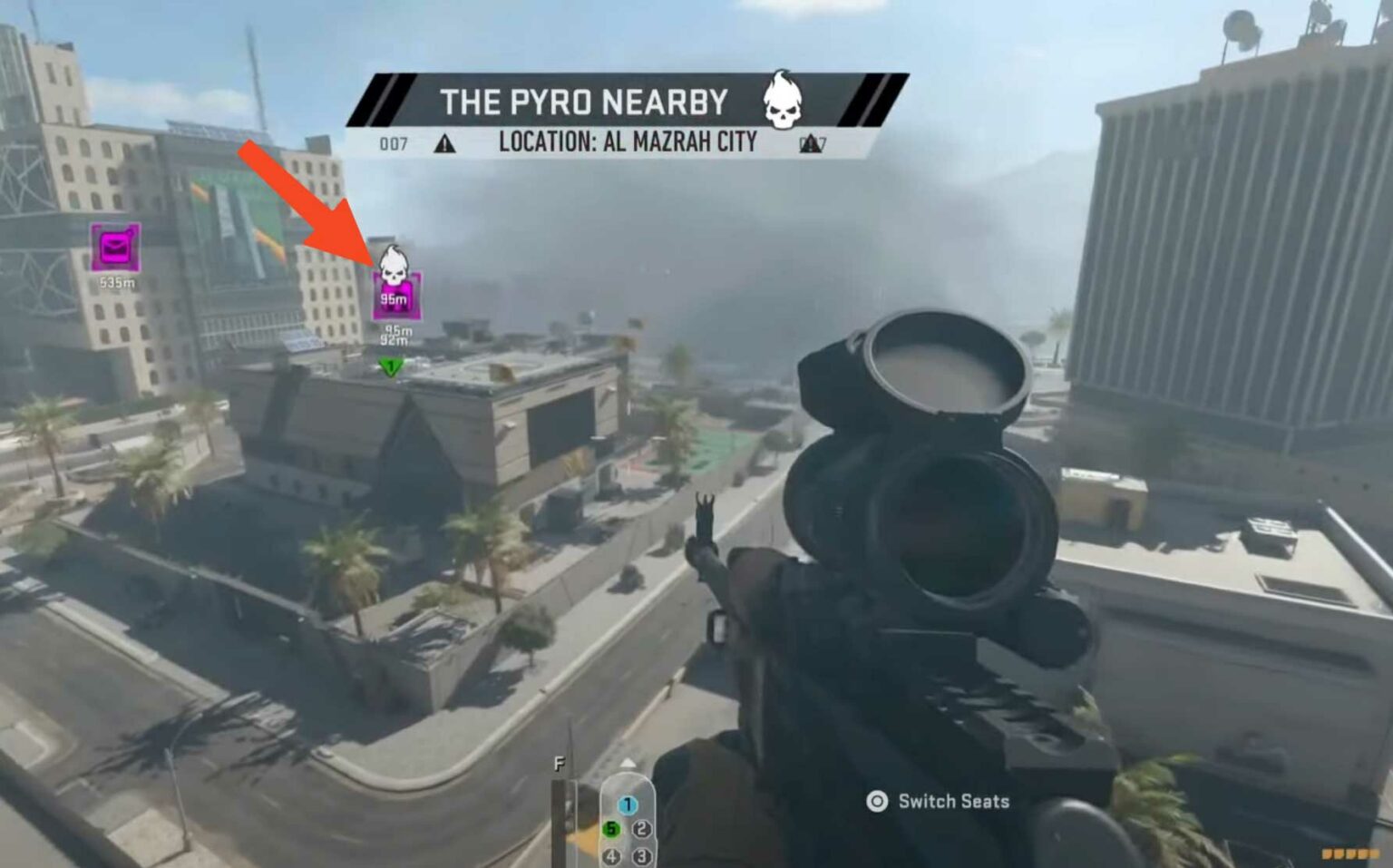1393x868 pixels.
Task: Choose passenger seat 3 in the vehicle layout
Action: click(641, 856)
